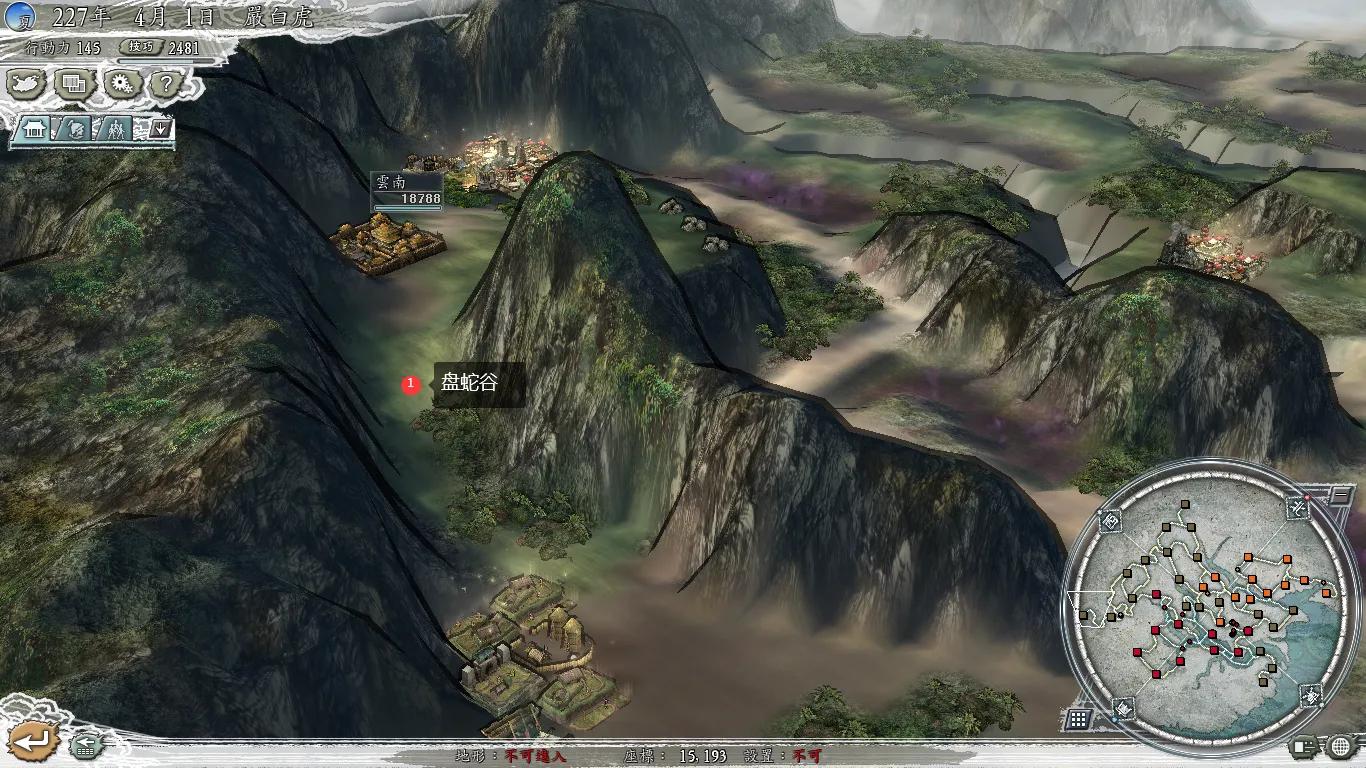Click the west marker on the minimap ring
Image resolution: width=1366 pixels, height=768 pixels.
pyautogui.click(x=1110, y=520)
